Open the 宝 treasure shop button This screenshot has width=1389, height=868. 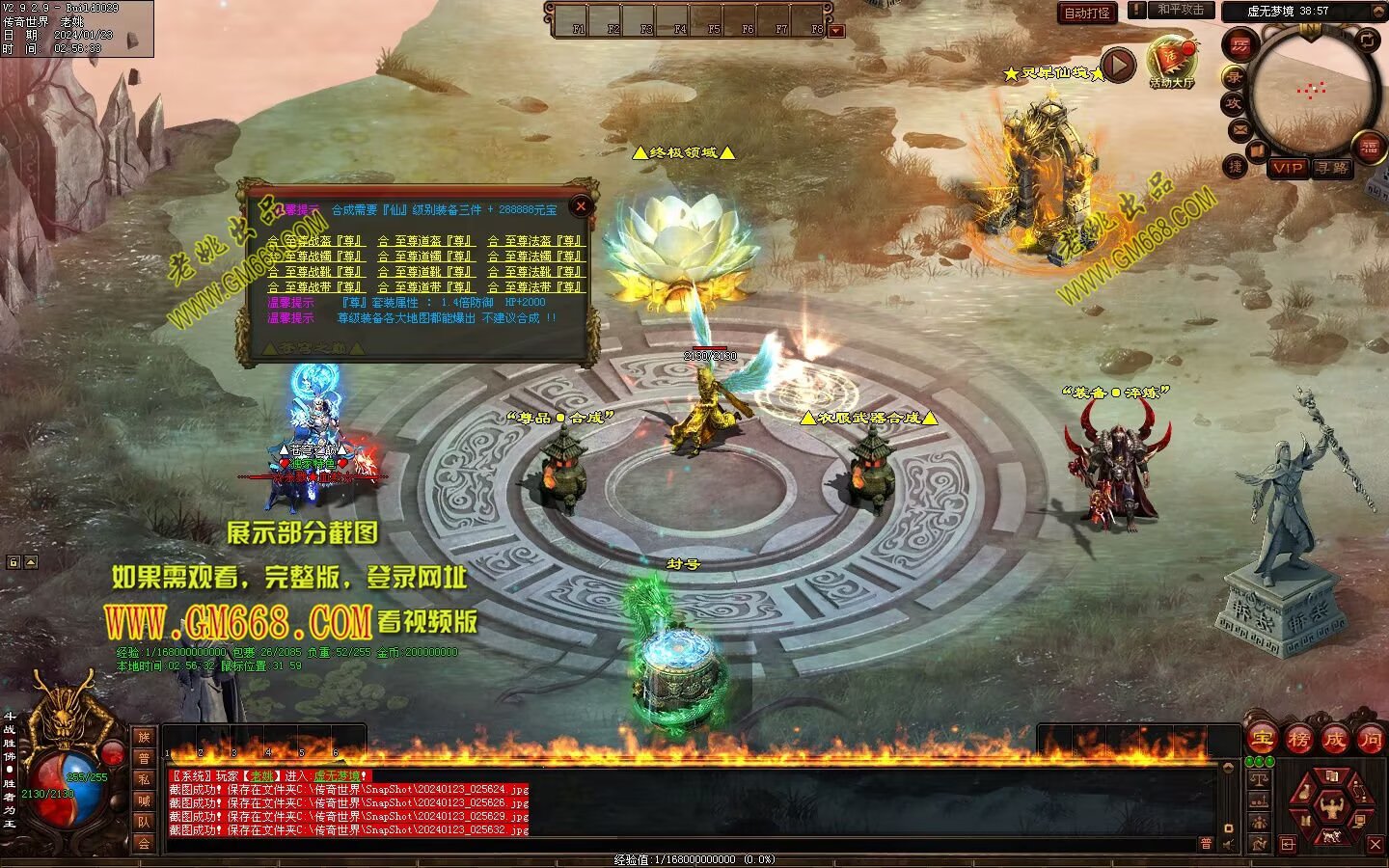pyautogui.click(x=1262, y=740)
